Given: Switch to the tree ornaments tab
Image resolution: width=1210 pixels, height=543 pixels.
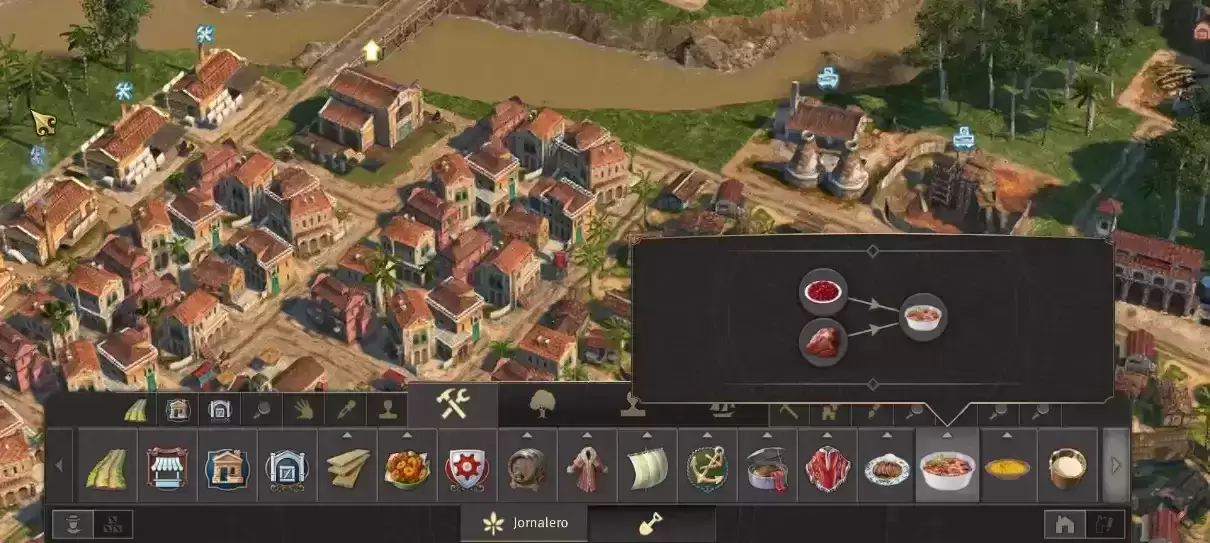Looking at the screenshot, I should pyautogui.click(x=542, y=405).
